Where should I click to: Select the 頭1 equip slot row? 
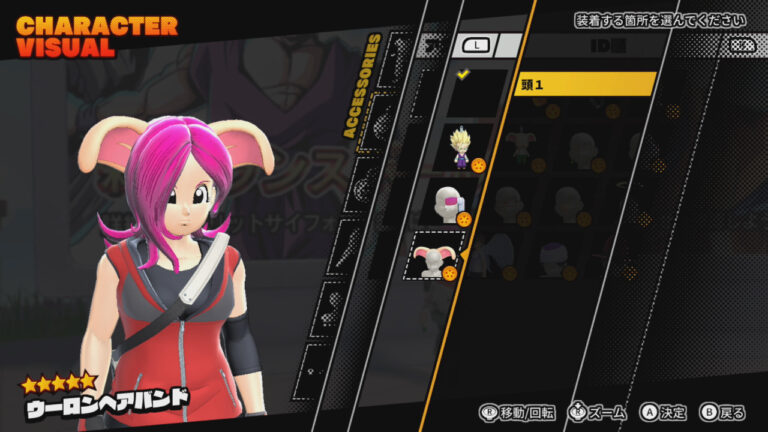(x=584, y=84)
